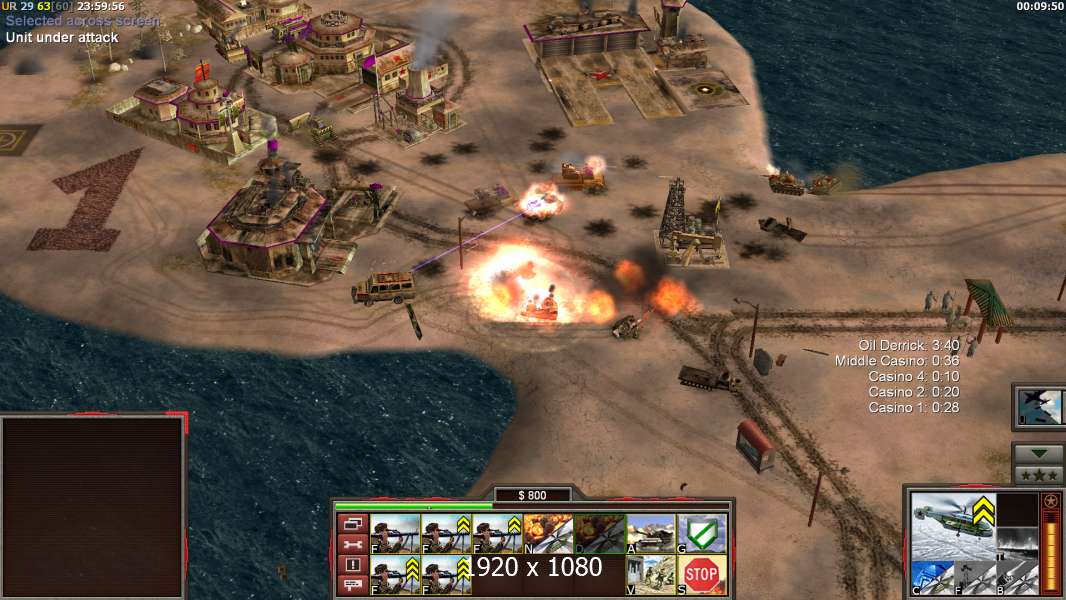Open the exclamation mark alert button
1066x600 pixels.
353,565
